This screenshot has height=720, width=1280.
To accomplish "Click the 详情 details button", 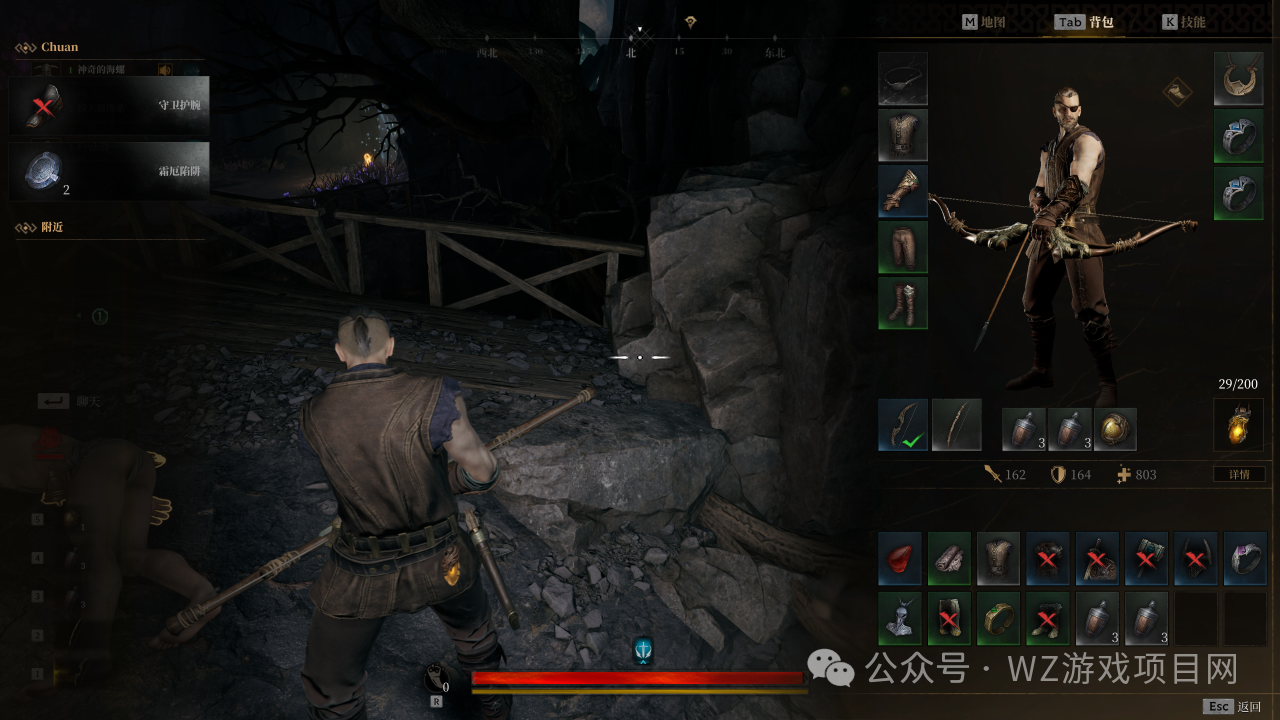I will (x=1238, y=474).
